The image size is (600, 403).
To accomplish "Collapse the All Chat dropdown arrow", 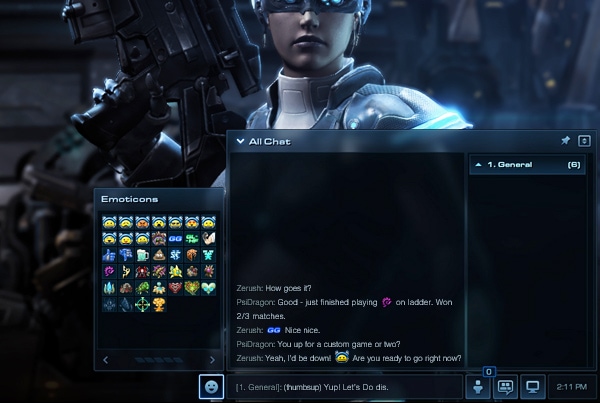I will point(240,142).
